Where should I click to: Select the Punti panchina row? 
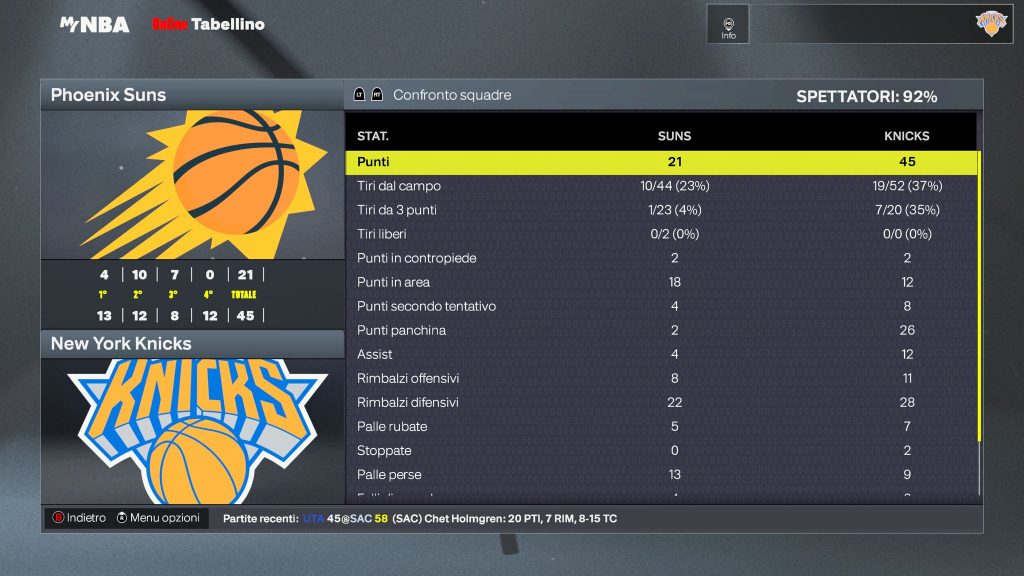point(660,330)
